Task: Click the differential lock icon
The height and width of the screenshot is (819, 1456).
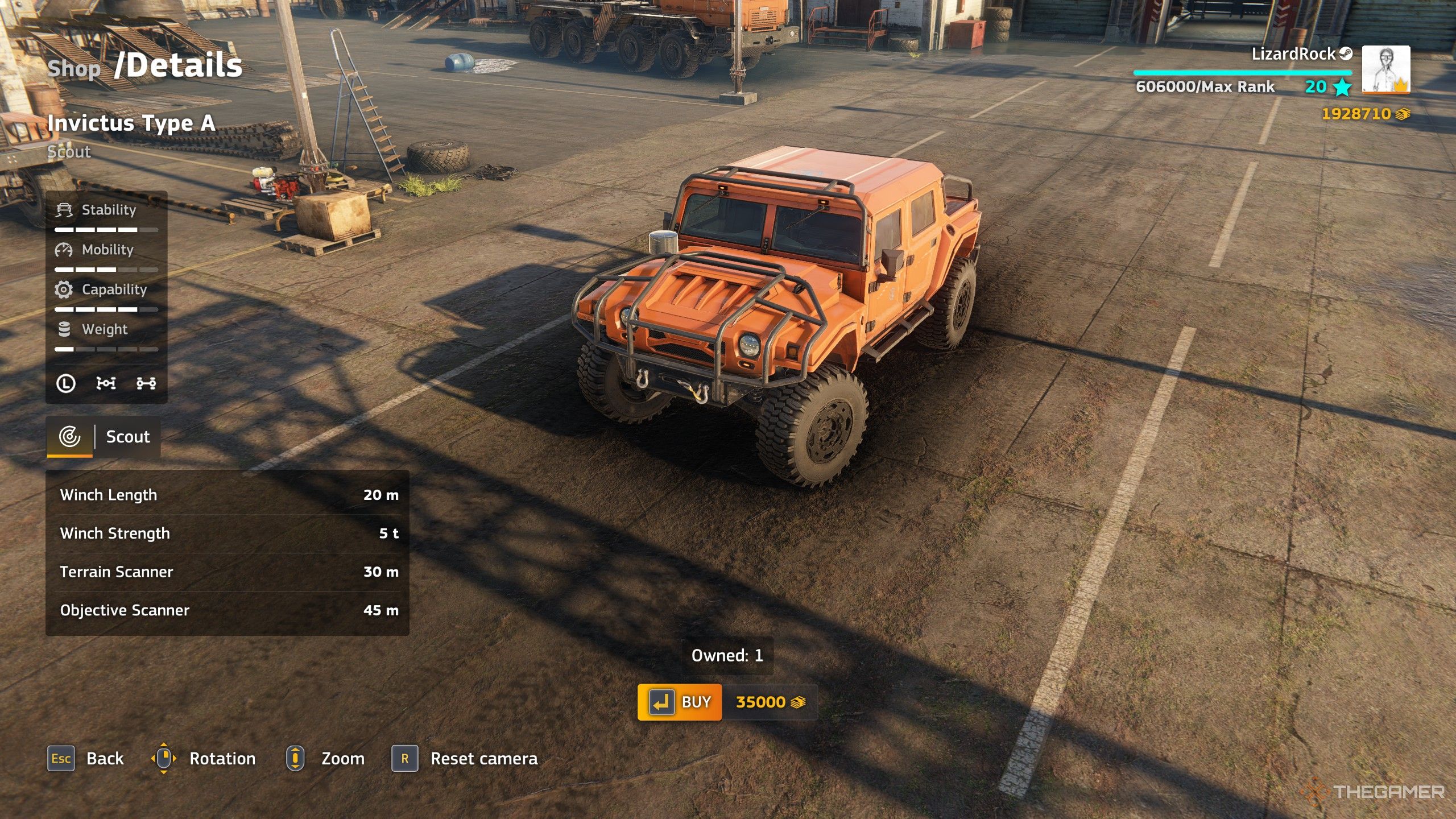Action: 106,383
